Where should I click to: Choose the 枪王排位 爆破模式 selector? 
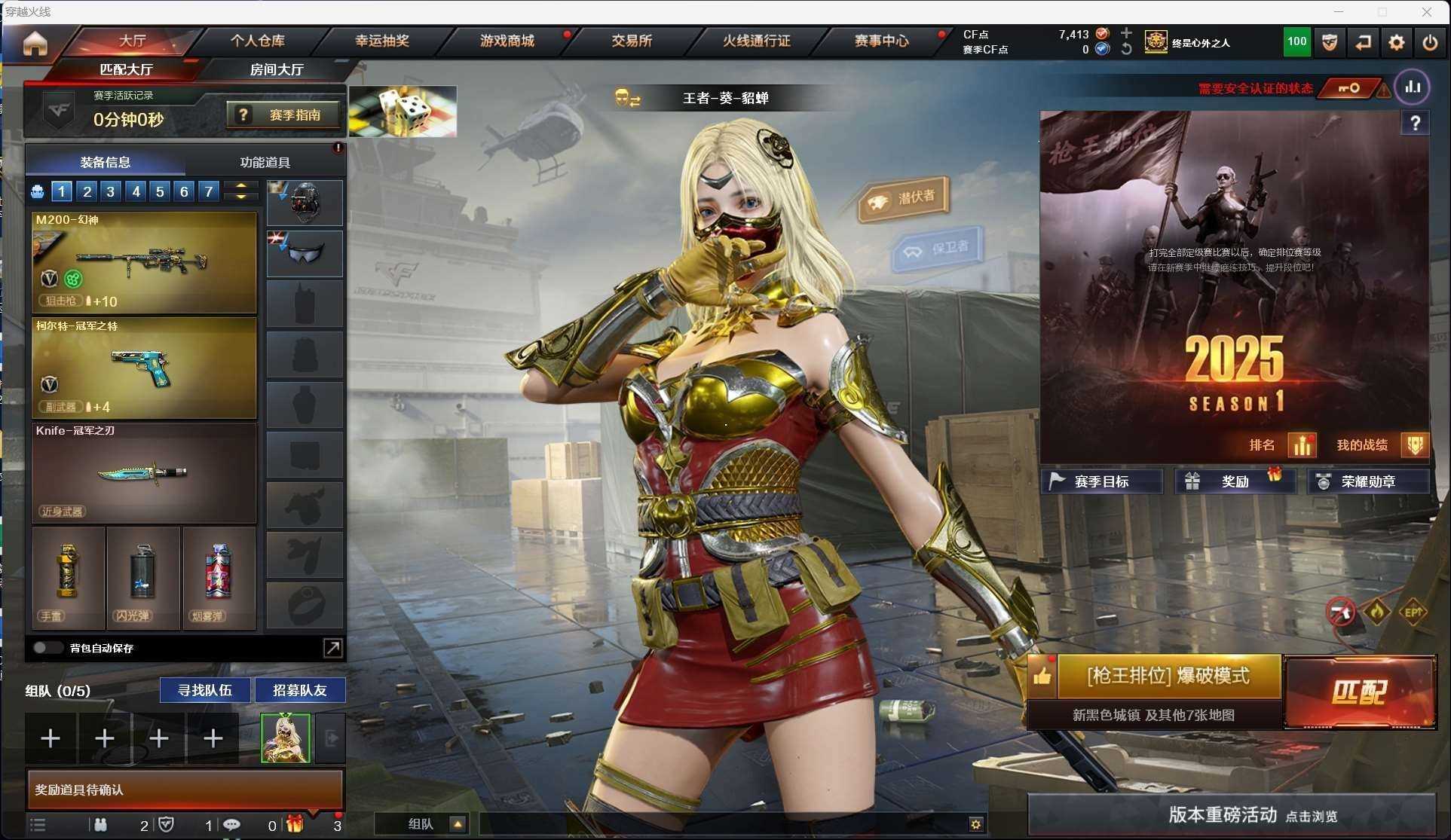(1168, 676)
